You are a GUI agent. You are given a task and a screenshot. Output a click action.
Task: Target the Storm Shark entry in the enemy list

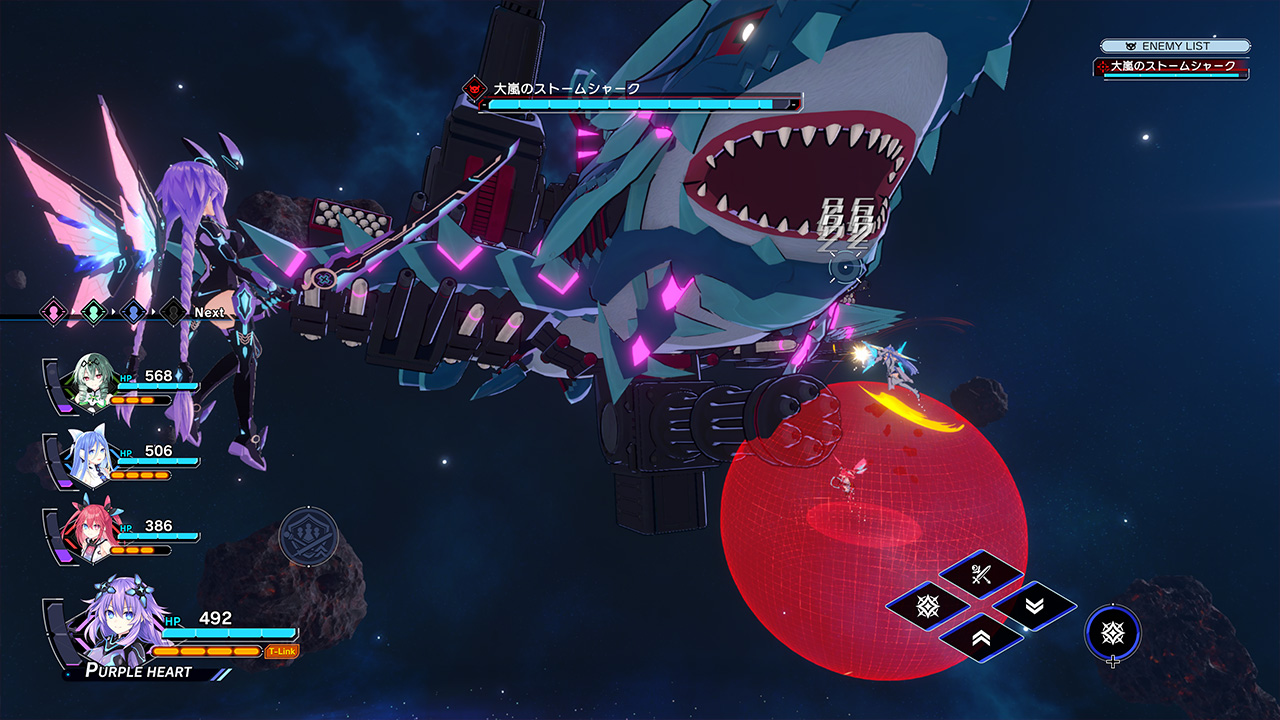click(x=1171, y=67)
